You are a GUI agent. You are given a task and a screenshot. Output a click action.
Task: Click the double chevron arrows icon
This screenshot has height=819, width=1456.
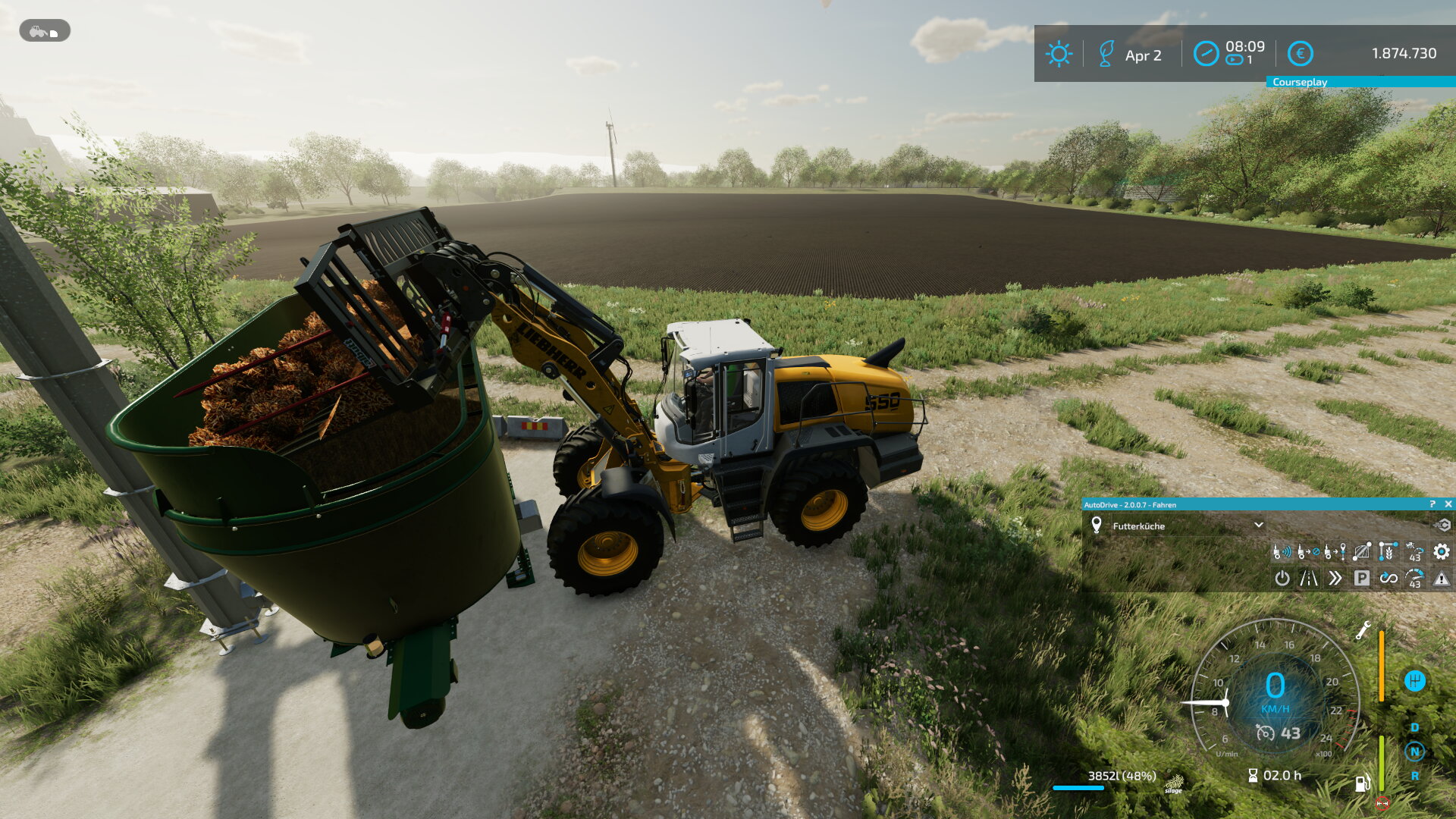(1335, 579)
